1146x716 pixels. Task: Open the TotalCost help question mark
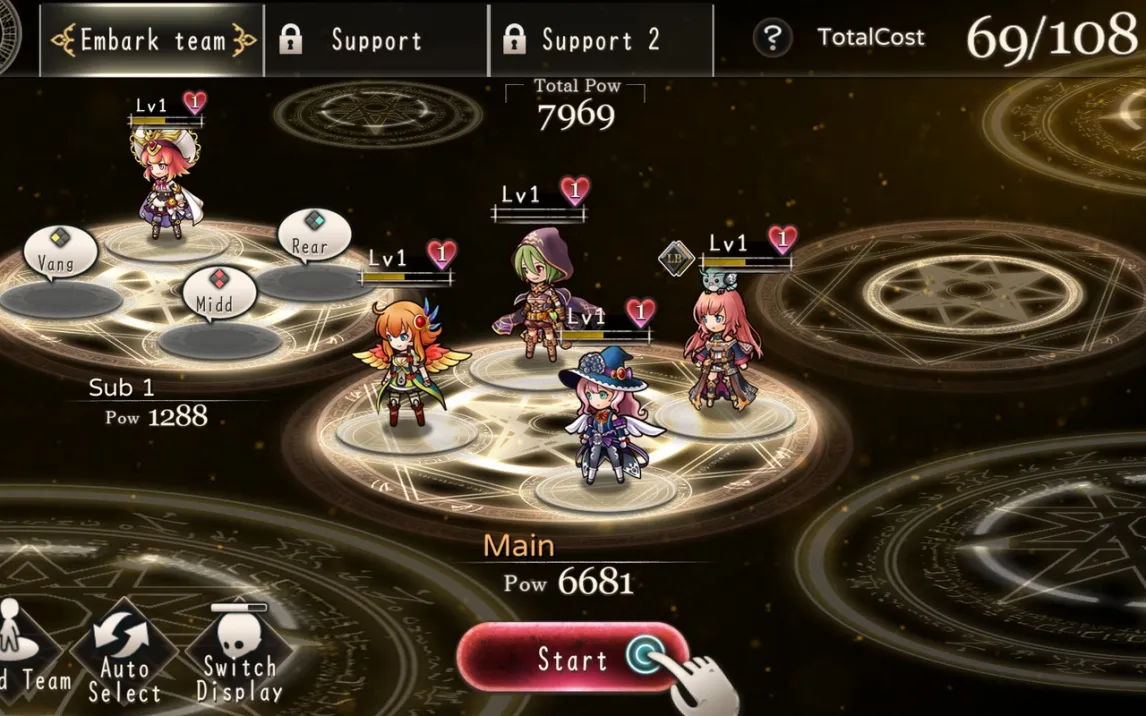coord(772,38)
